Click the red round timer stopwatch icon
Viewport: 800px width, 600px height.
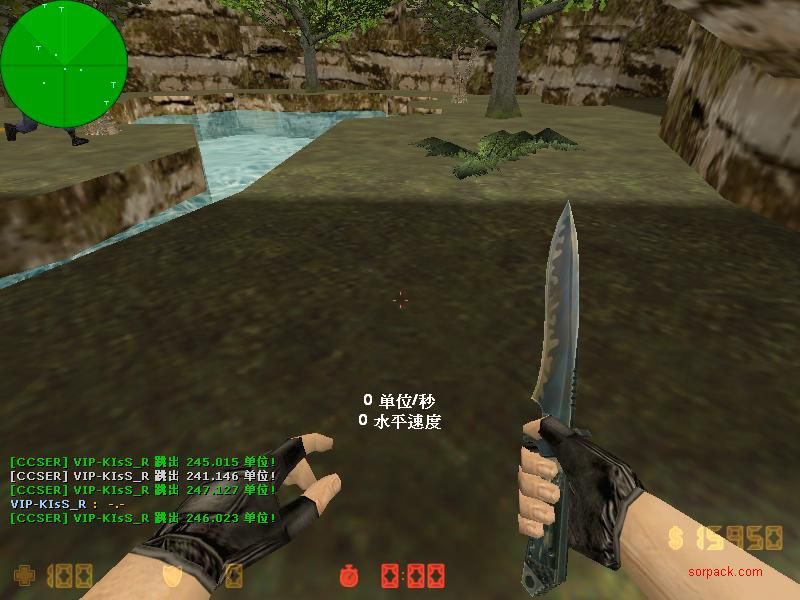pyautogui.click(x=349, y=576)
